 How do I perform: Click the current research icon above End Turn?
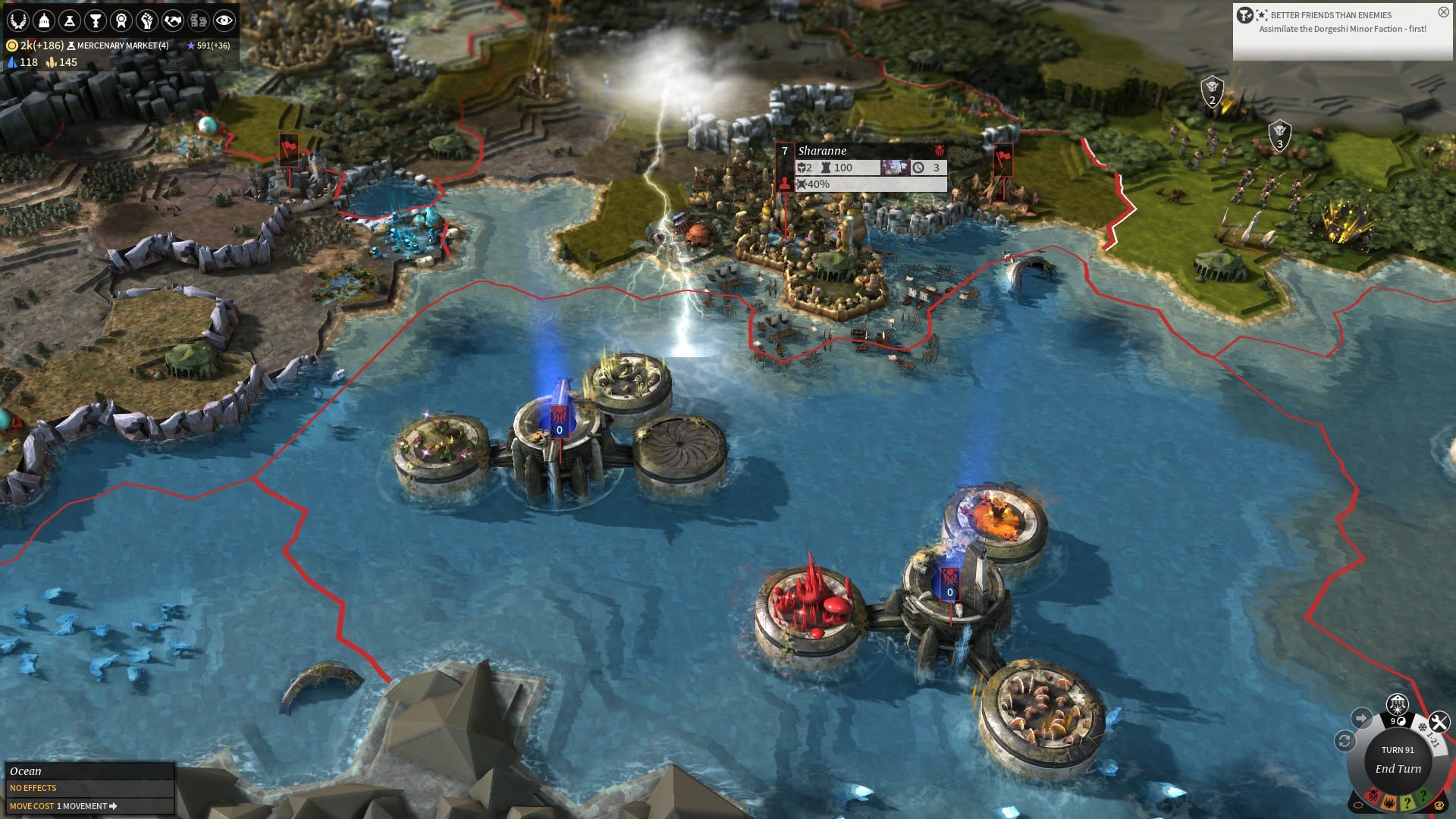click(1398, 704)
